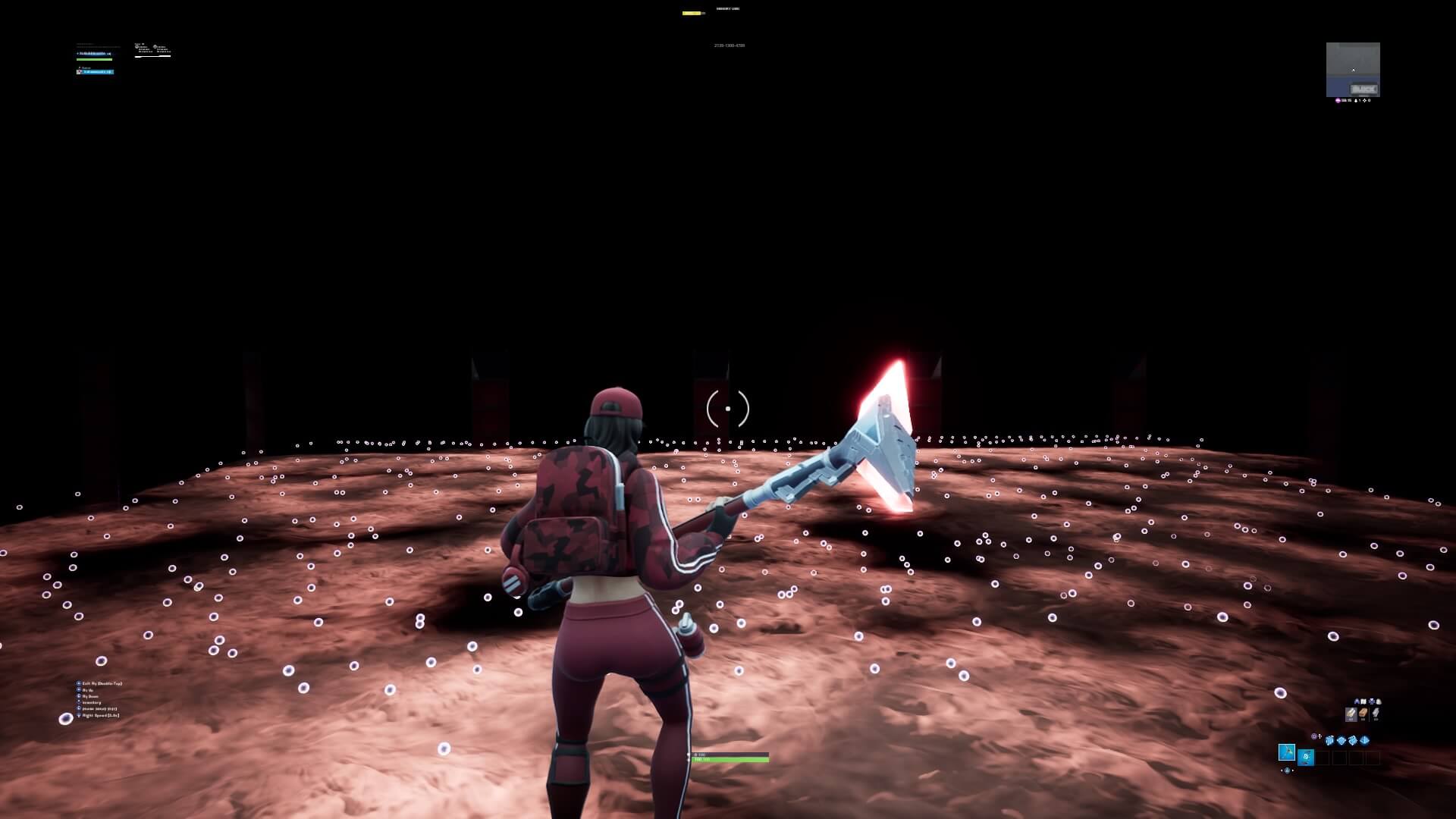Screen dimensions: 1456x819
Task: Select the phone tool hotbar slot
Action: [x=1306, y=757]
